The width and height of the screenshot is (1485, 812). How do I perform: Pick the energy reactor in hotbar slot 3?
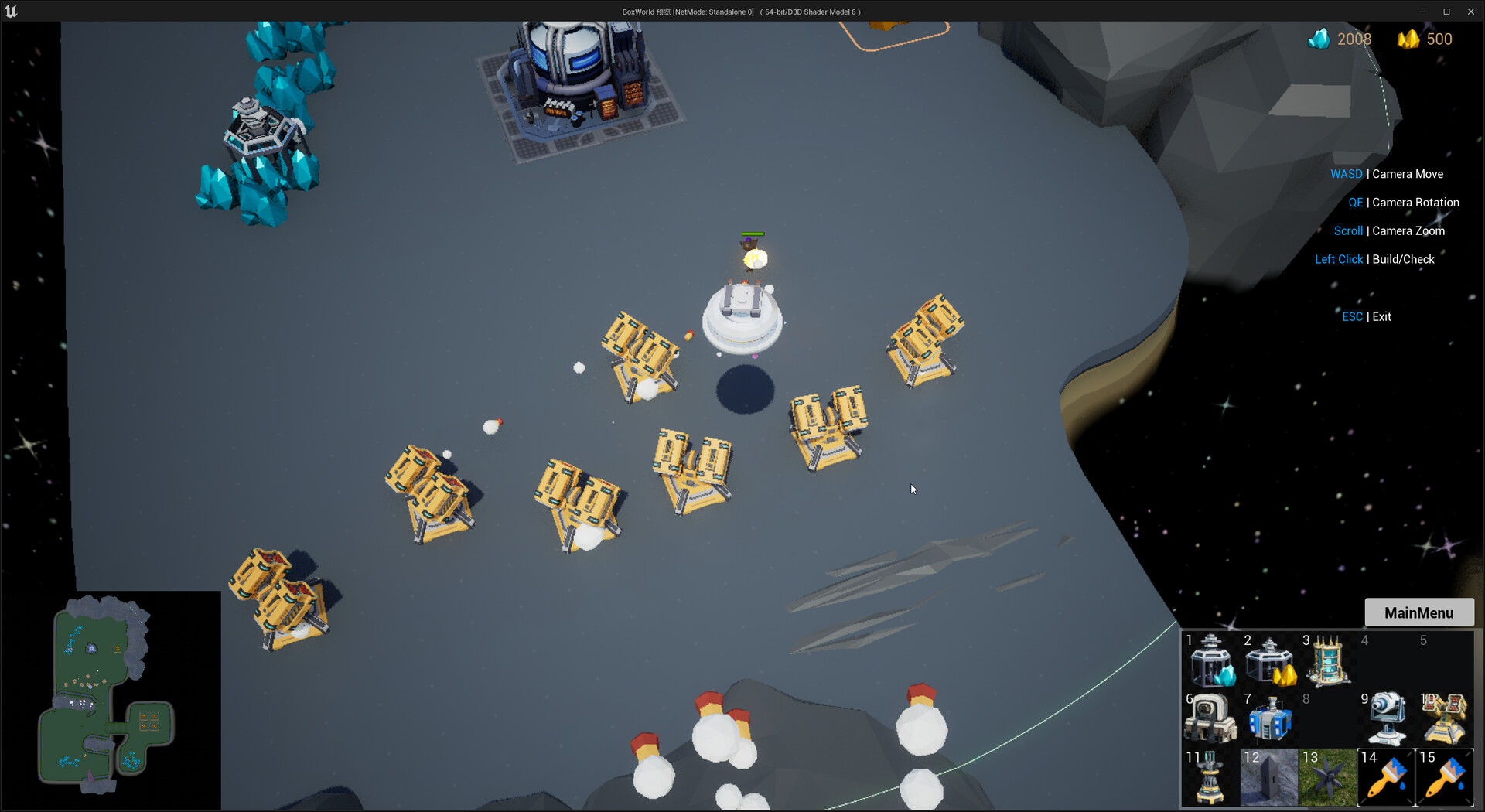point(1327,661)
